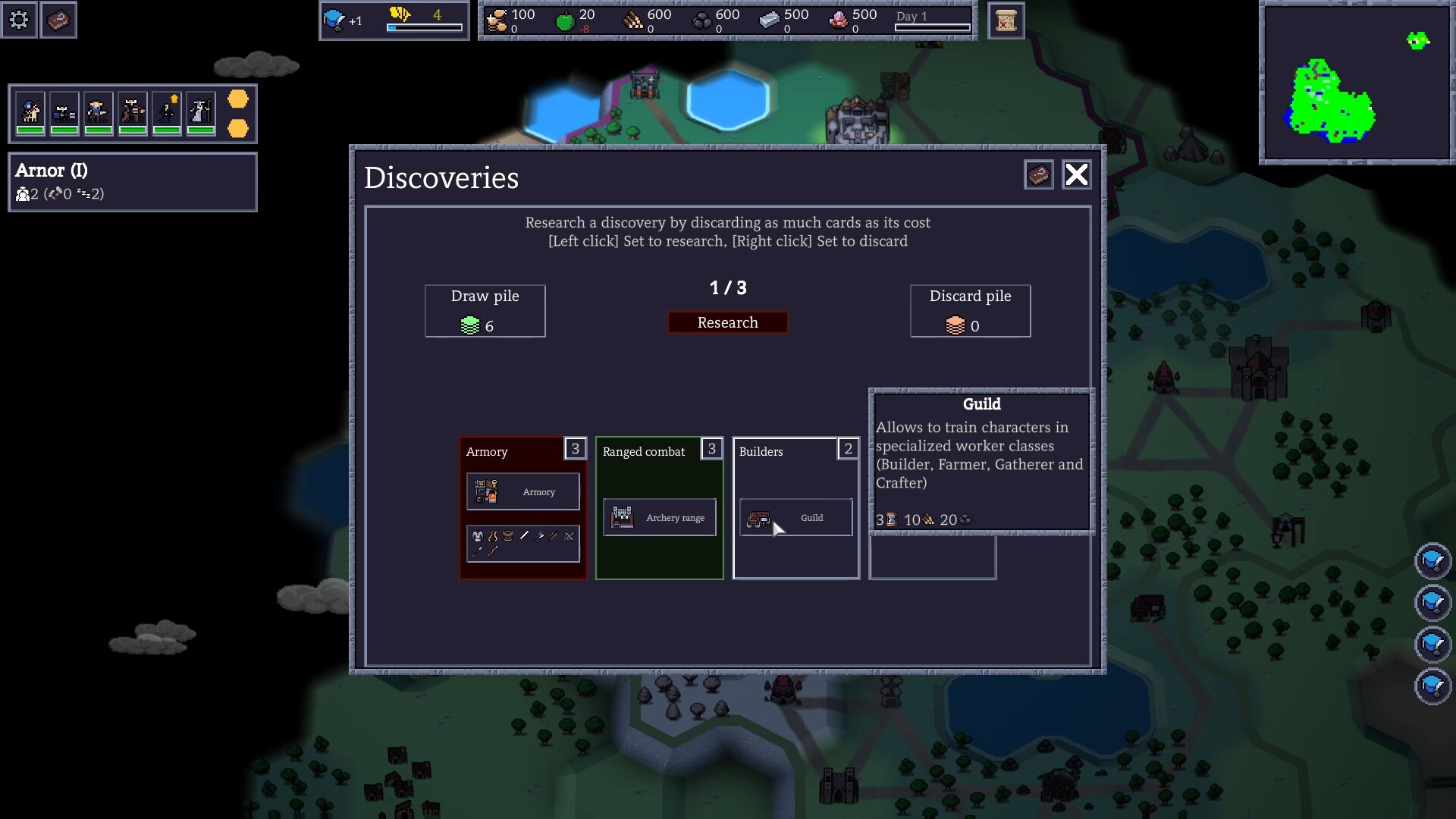Click the scroll icon right of the day counter

1006,20
